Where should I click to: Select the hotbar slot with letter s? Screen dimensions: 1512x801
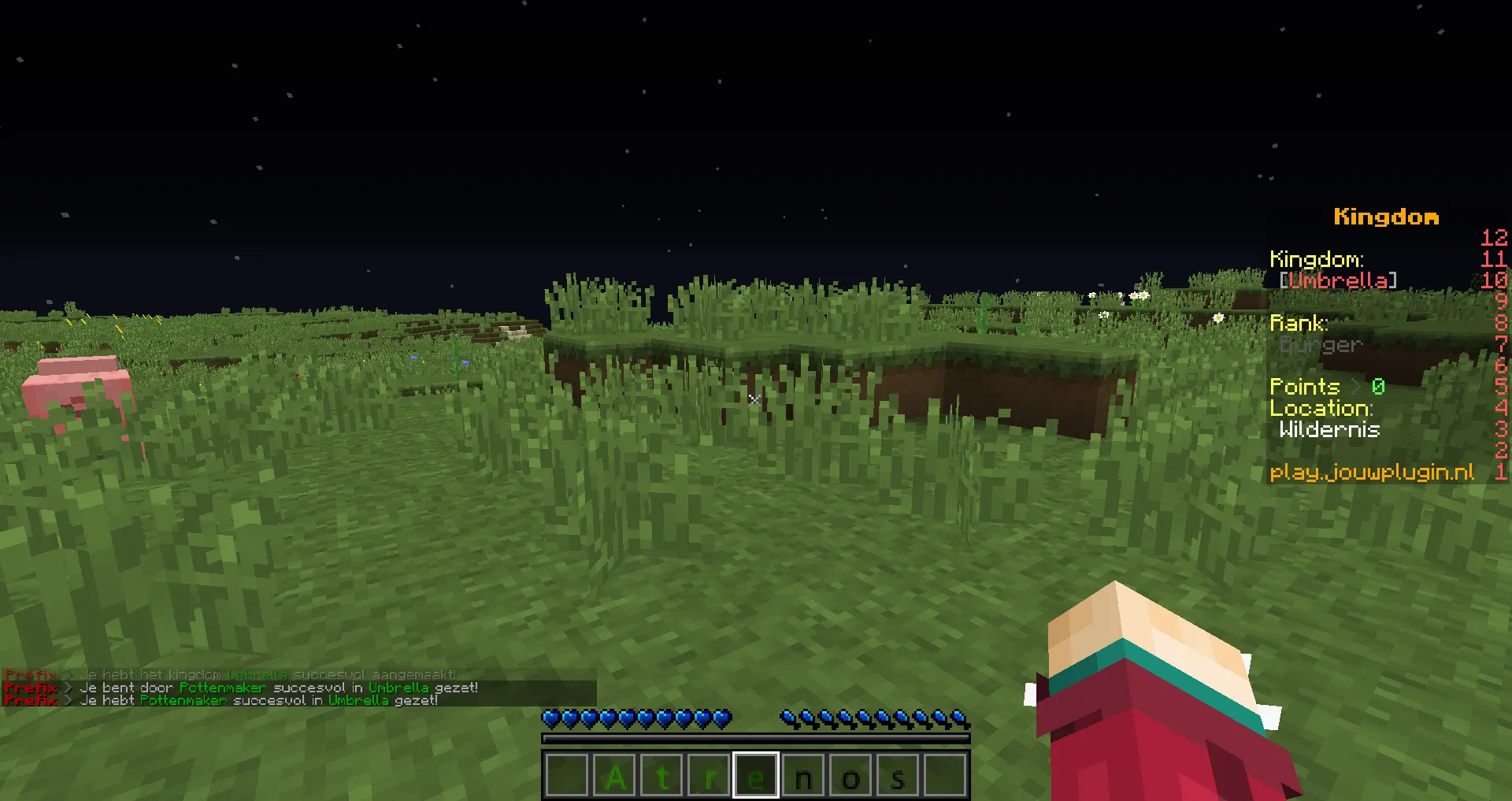tap(898, 777)
